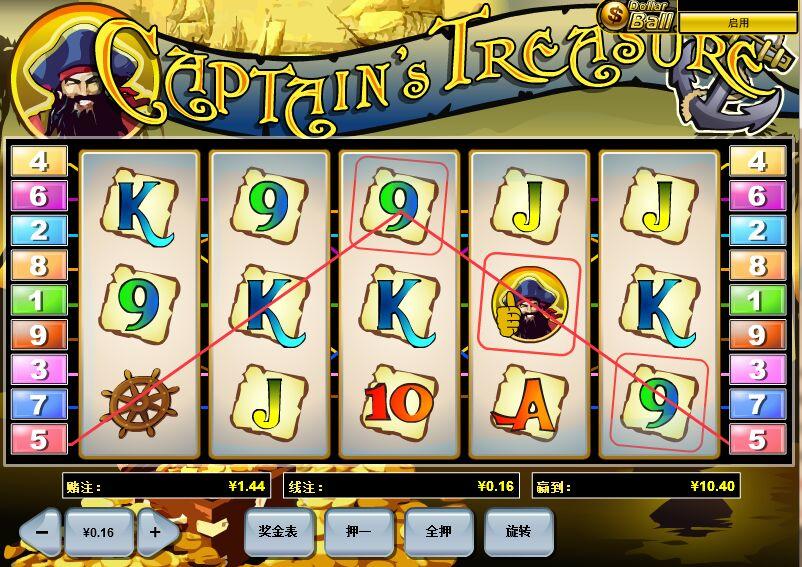Open the 奖金表 paytable

pyautogui.click(x=279, y=532)
